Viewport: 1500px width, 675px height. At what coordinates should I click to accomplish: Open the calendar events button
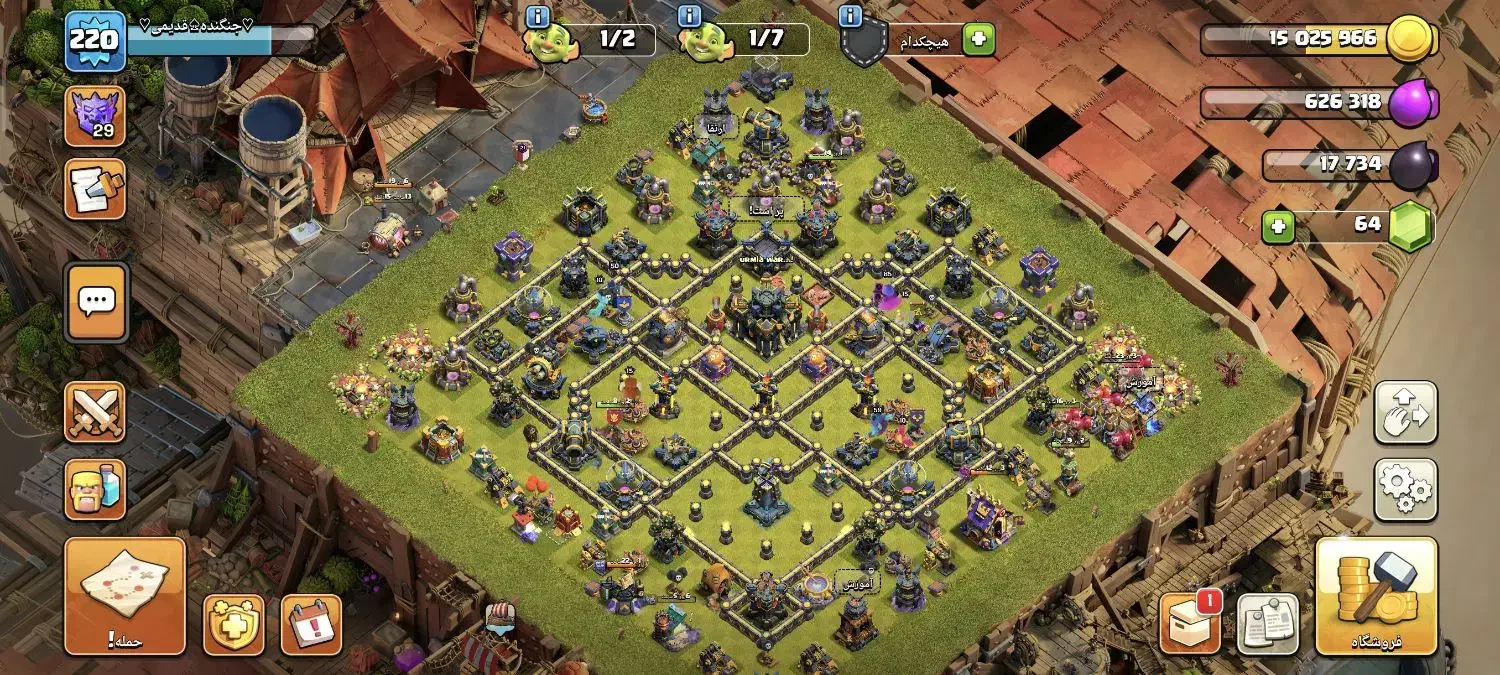311,625
